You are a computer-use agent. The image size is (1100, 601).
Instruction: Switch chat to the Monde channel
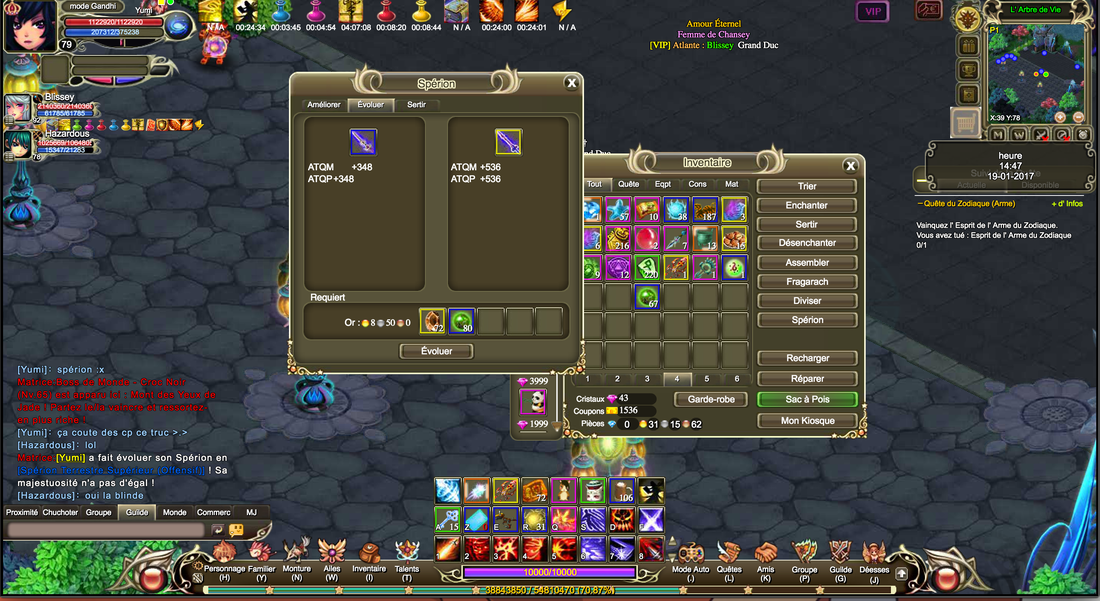[174, 512]
